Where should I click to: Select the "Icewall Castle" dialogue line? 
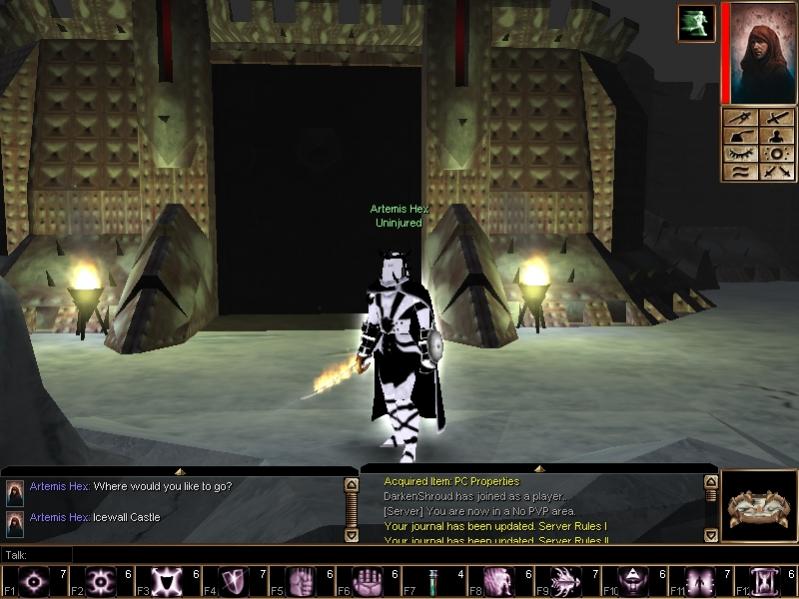126,517
